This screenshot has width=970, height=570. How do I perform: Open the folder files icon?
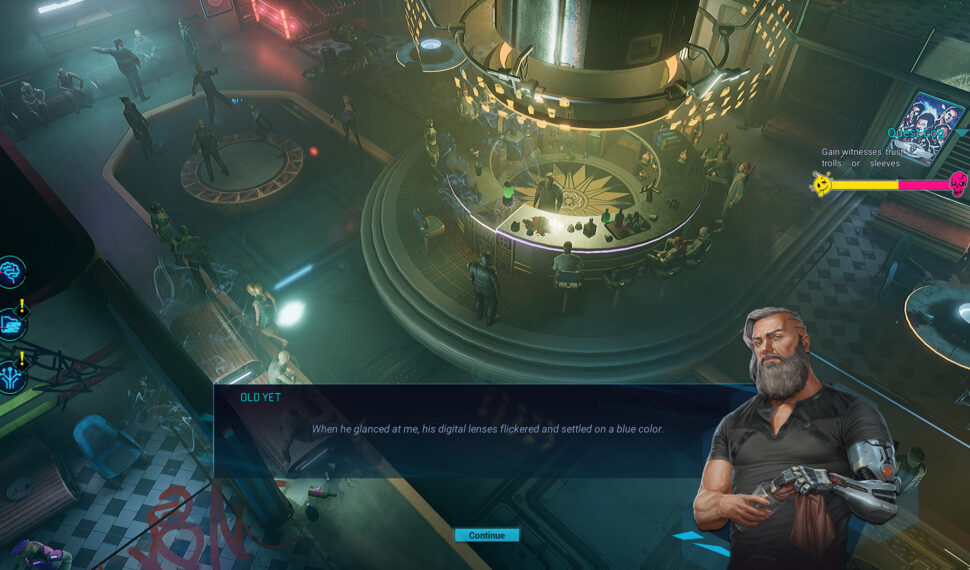point(12,322)
